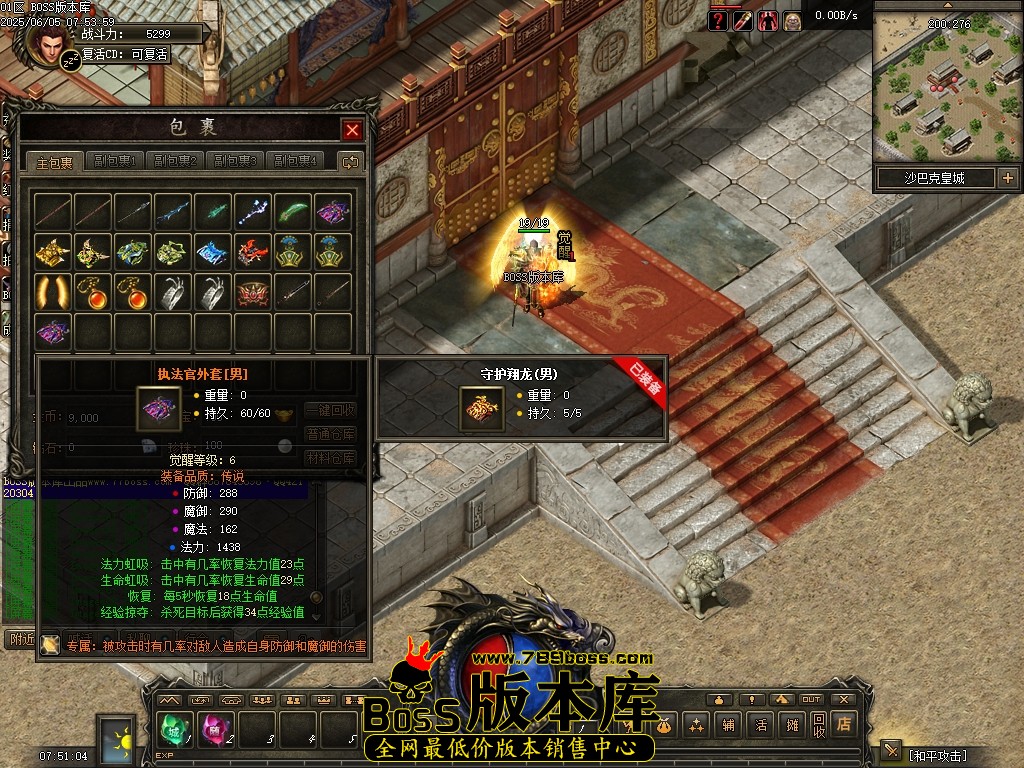Expand the minimap with plus button

point(1007,178)
